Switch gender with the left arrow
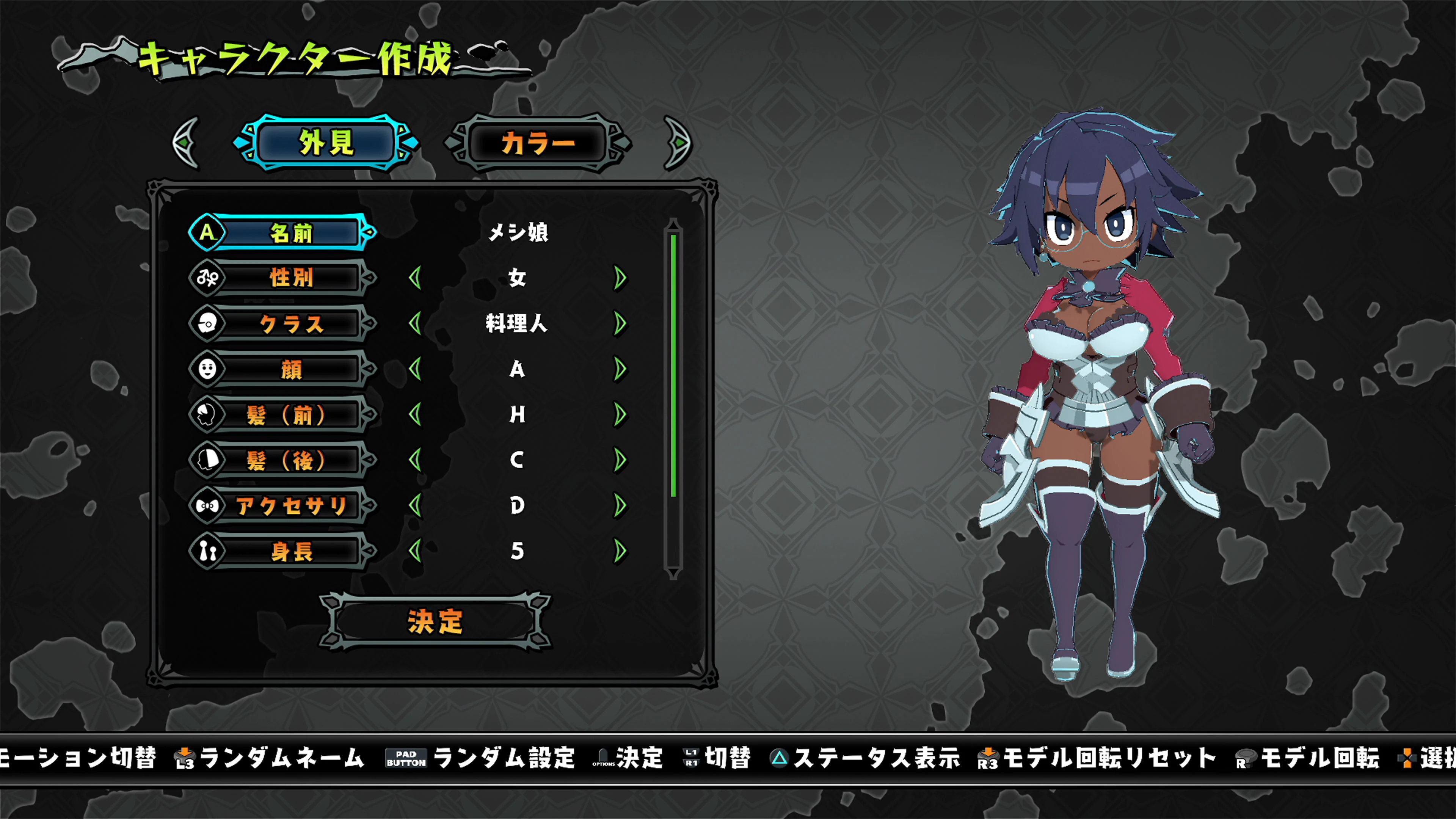The height and width of the screenshot is (819, 1456). [417, 278]
